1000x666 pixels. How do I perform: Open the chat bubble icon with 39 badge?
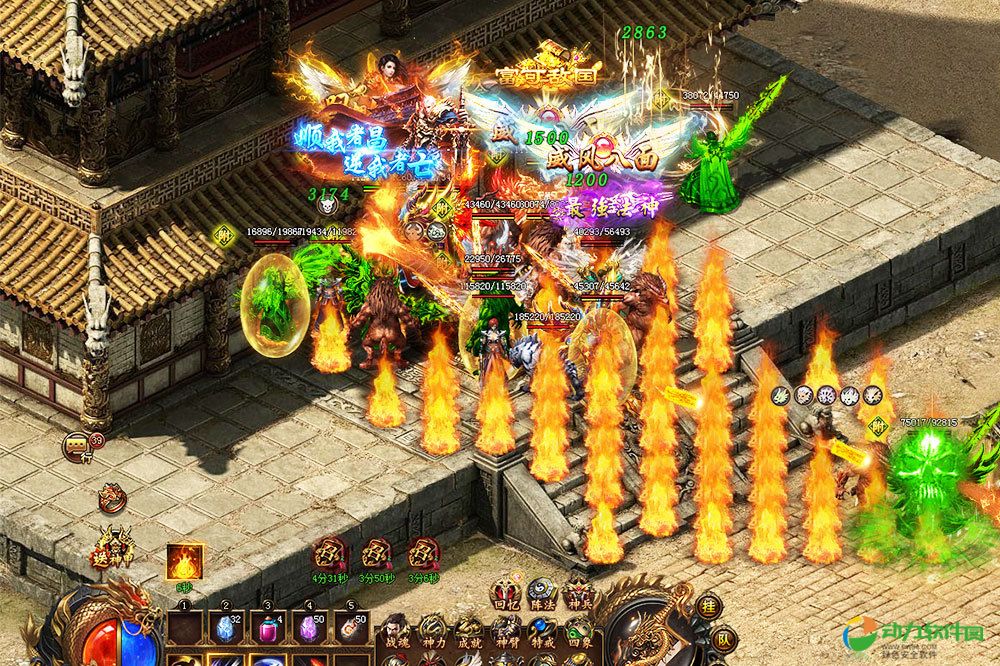(77, 445)
